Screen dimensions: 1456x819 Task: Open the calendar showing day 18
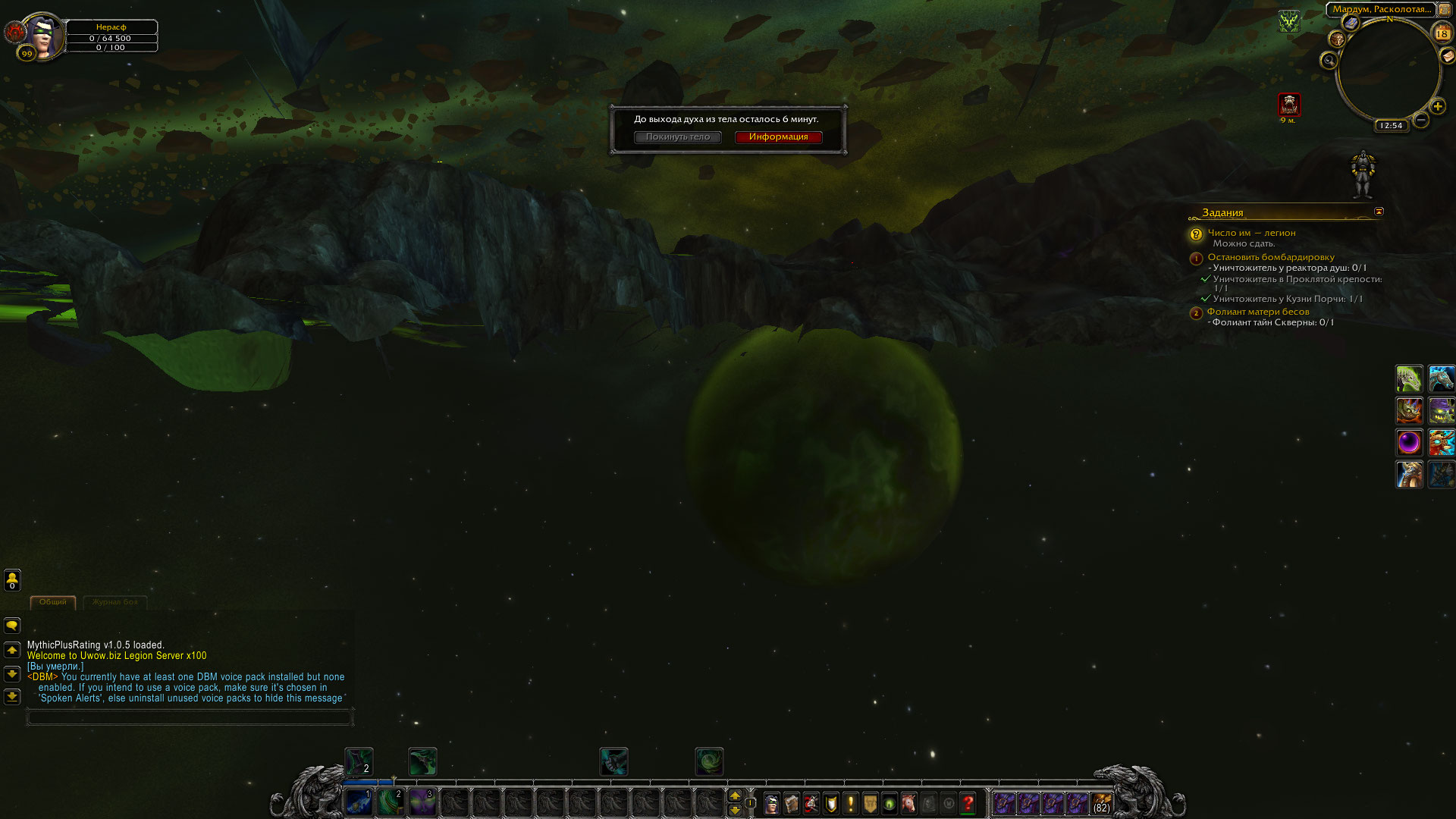click(x=1442, y=33)
